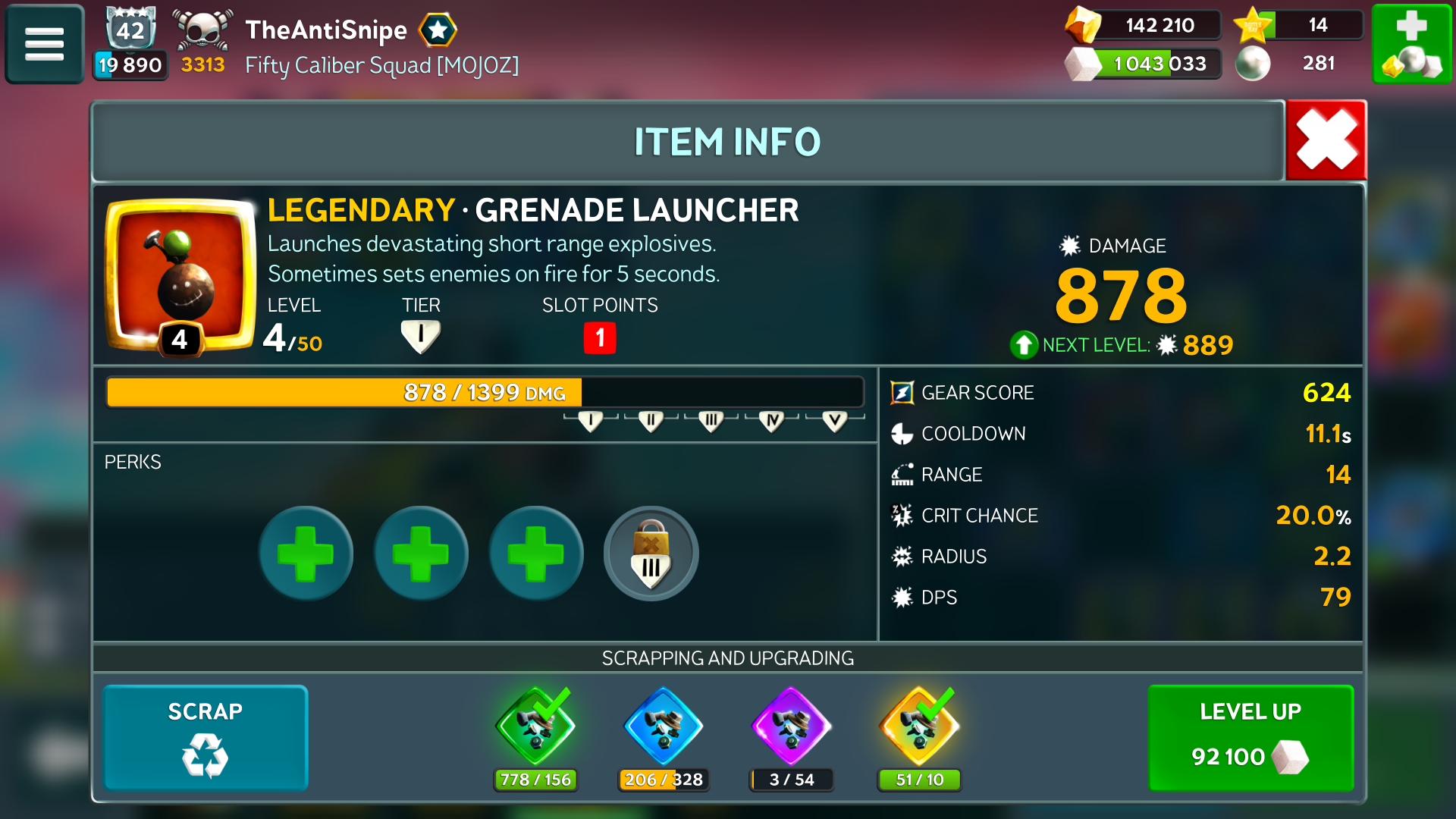Scrap the Legendary Grenade Launcher

coord(206,738)
